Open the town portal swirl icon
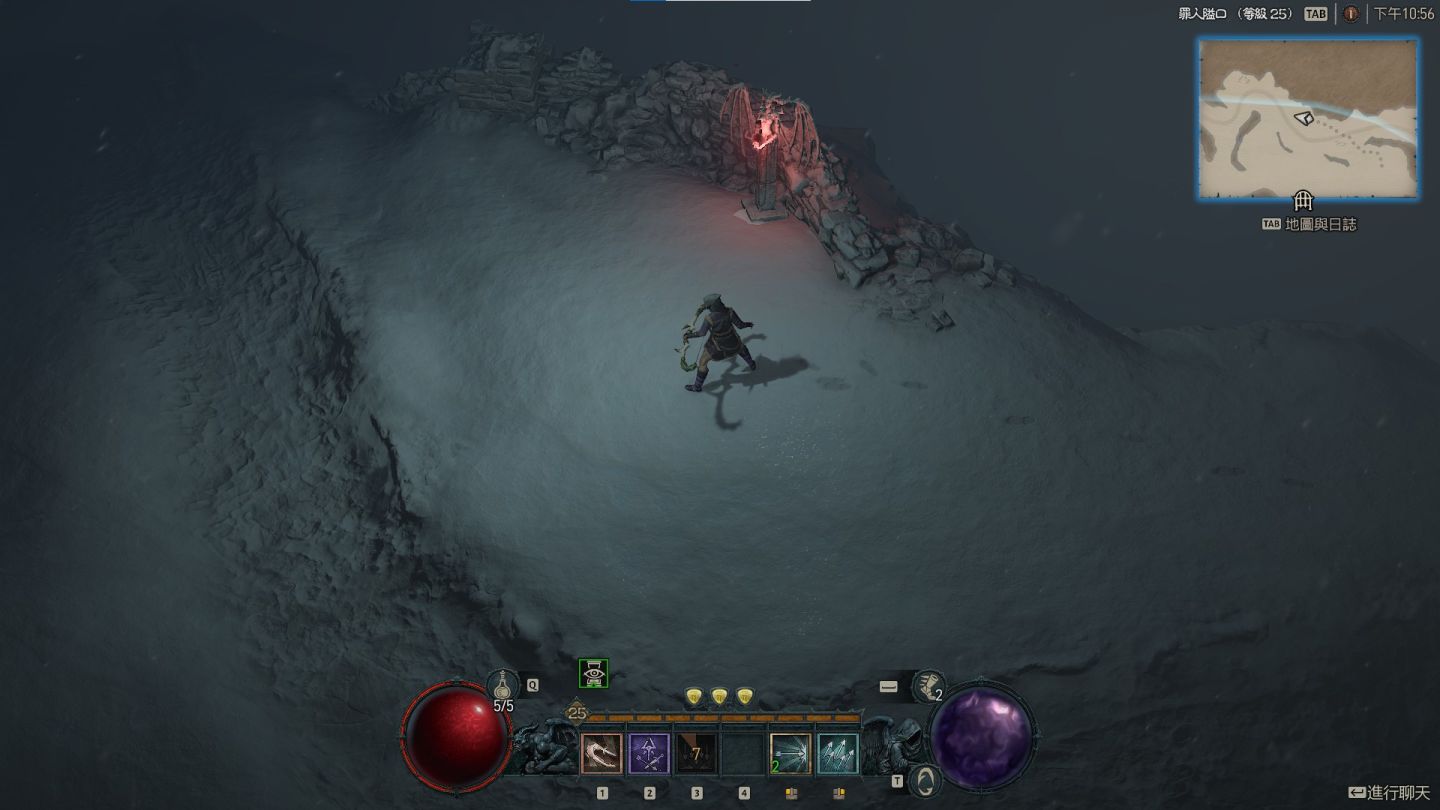This screenshot has height=810, width=1440. coord(927,780)
